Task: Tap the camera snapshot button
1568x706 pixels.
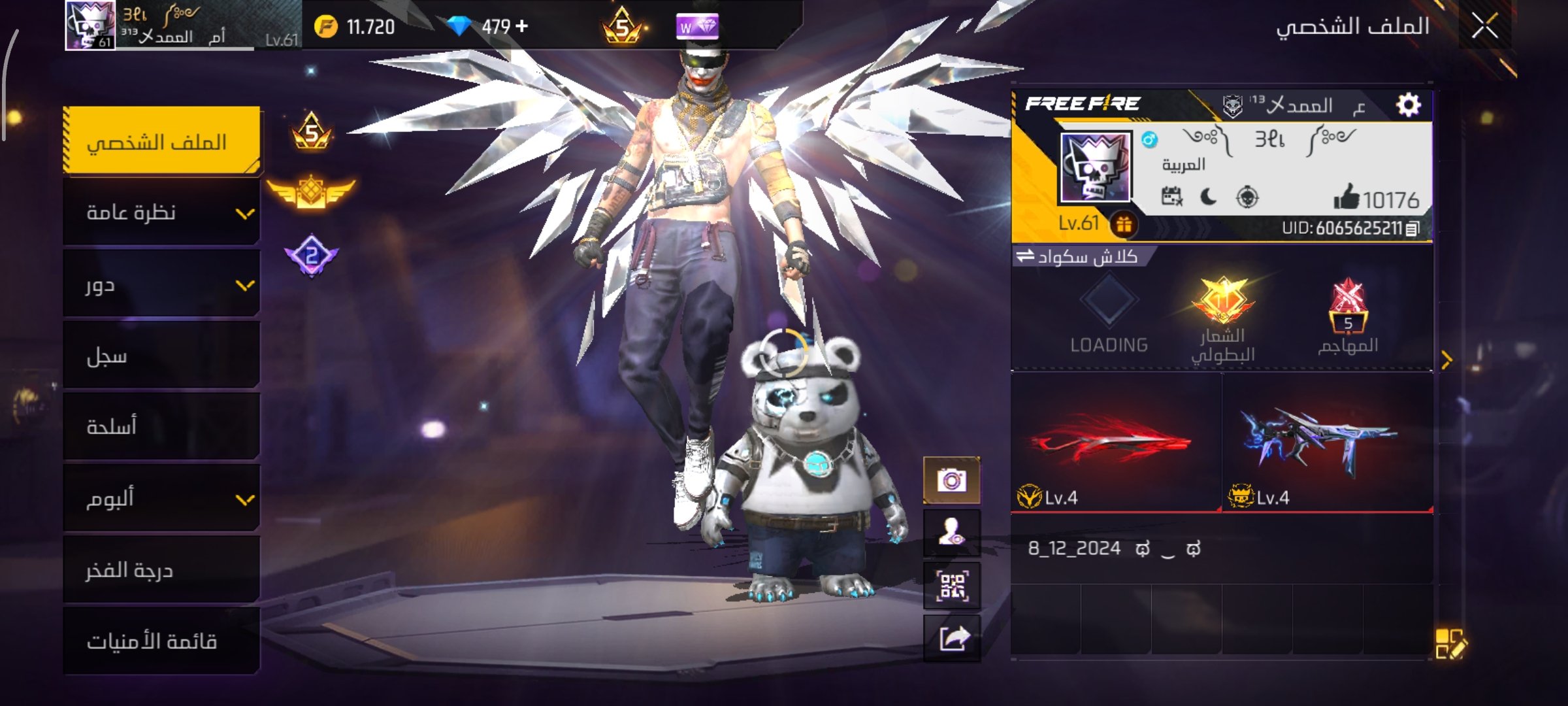Action: click(951, 480)
